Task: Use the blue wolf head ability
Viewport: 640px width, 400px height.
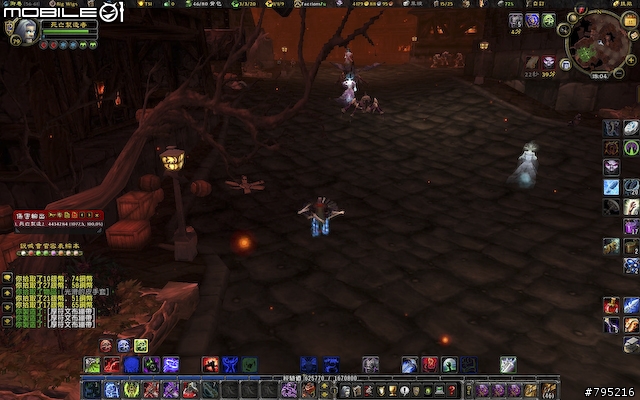Action: (122, 345)
